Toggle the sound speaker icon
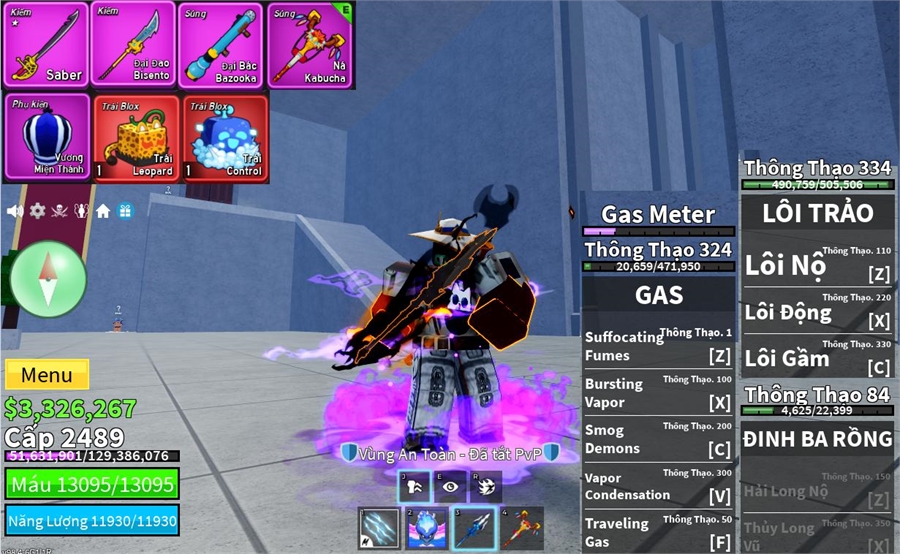The height and width of the screenshot is (554, 900). 15,211
